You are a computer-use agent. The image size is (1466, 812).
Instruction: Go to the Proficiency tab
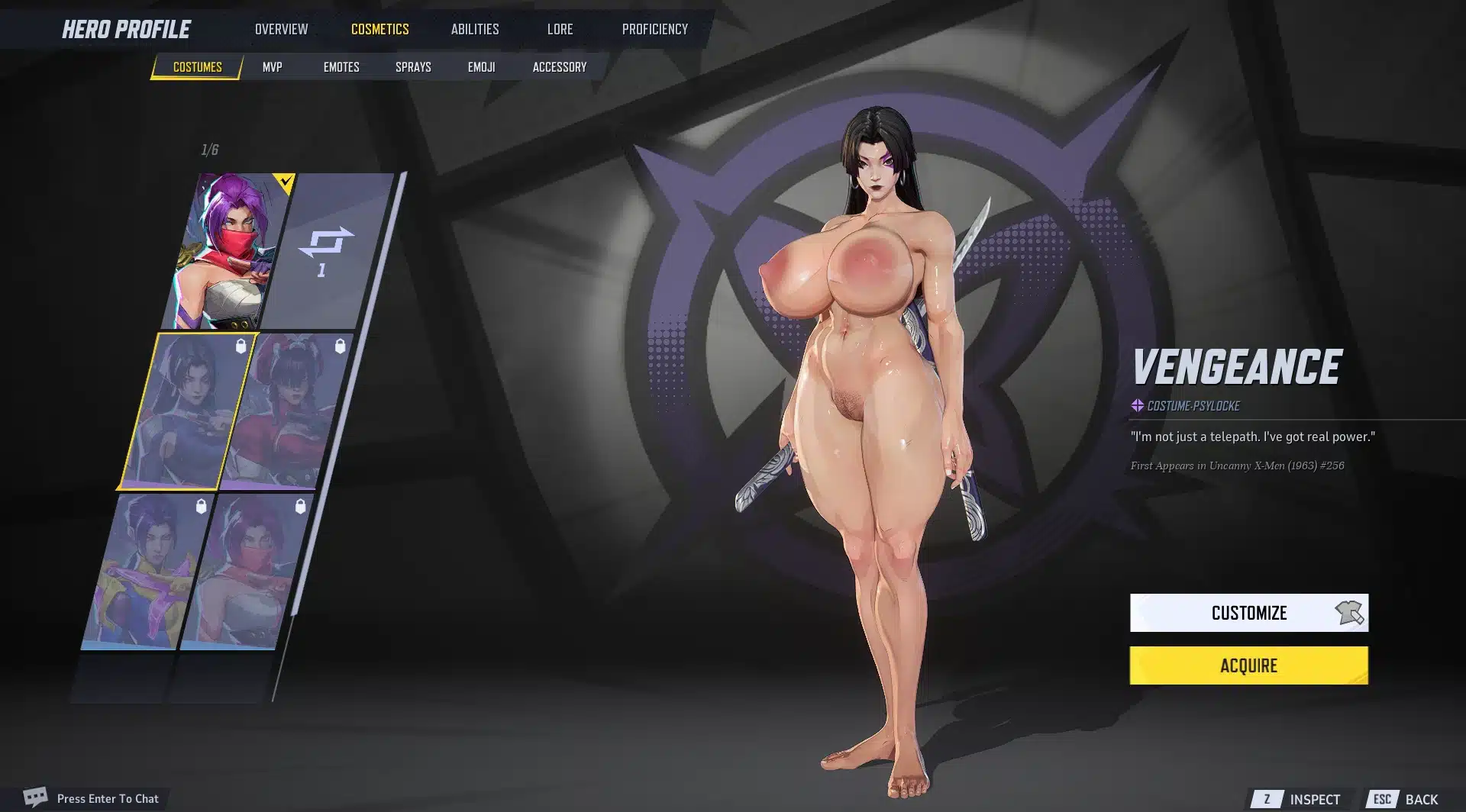(654, 29)
